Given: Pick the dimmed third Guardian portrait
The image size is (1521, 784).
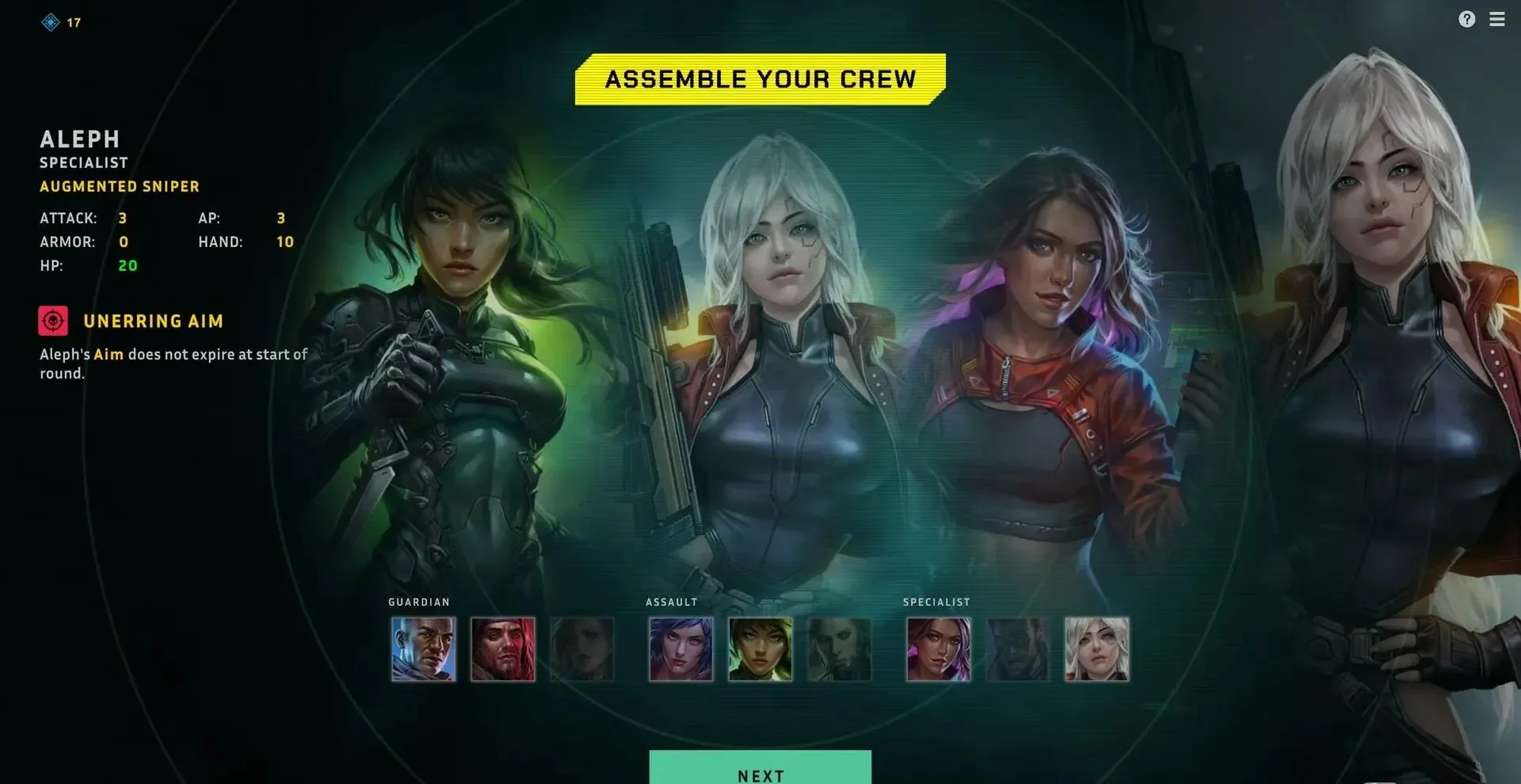Looking at the screenshot, I should 581,649.
